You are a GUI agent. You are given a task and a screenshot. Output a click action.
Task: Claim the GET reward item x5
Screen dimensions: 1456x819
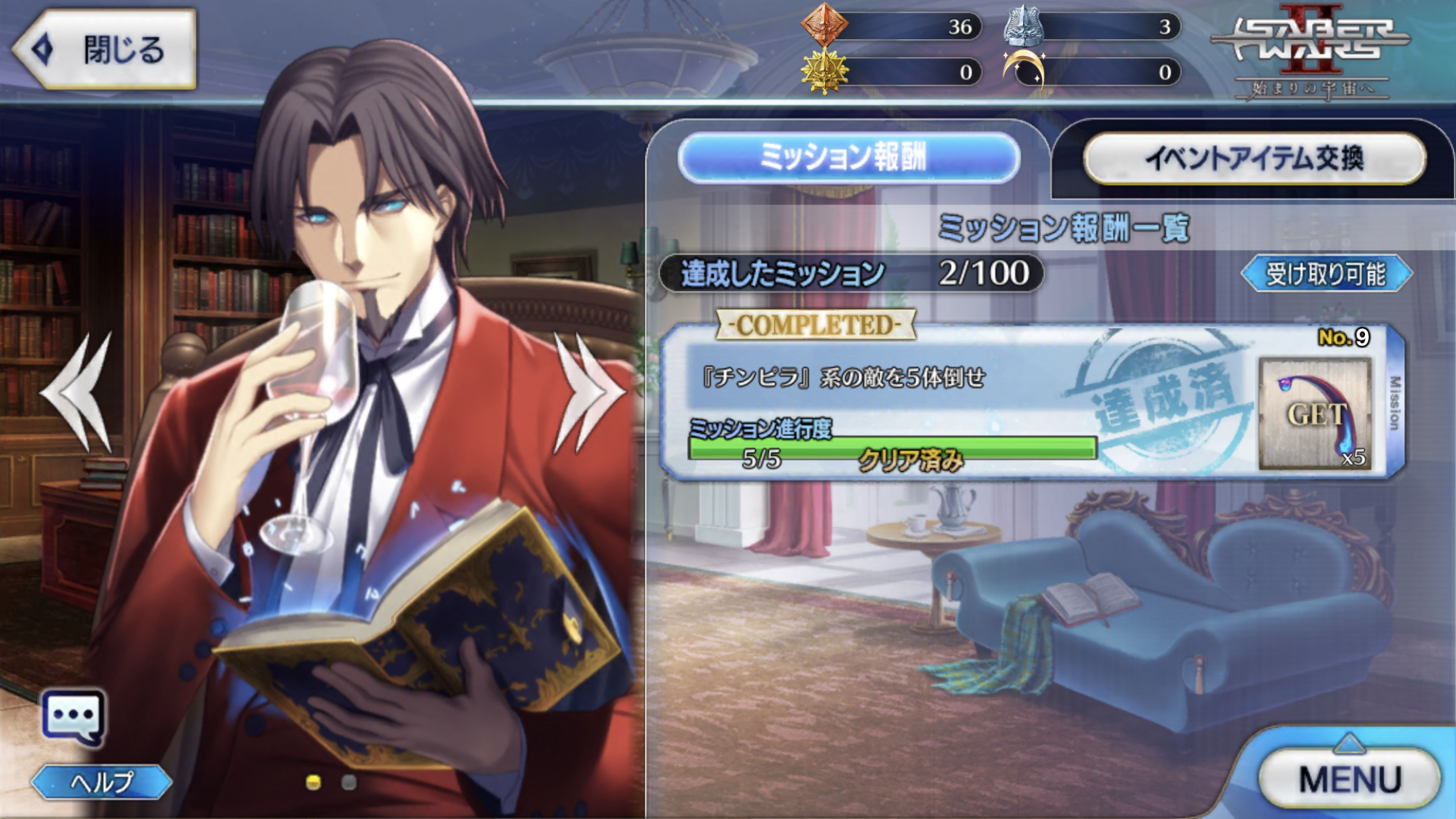[1315, 414]
